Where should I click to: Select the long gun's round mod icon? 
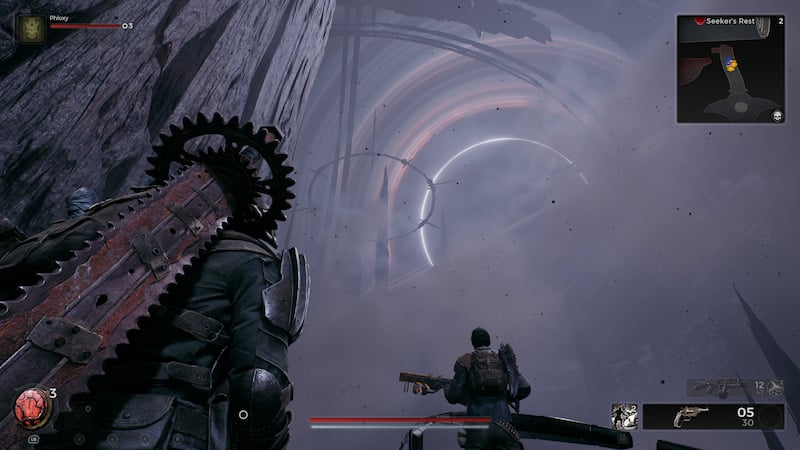774,386
